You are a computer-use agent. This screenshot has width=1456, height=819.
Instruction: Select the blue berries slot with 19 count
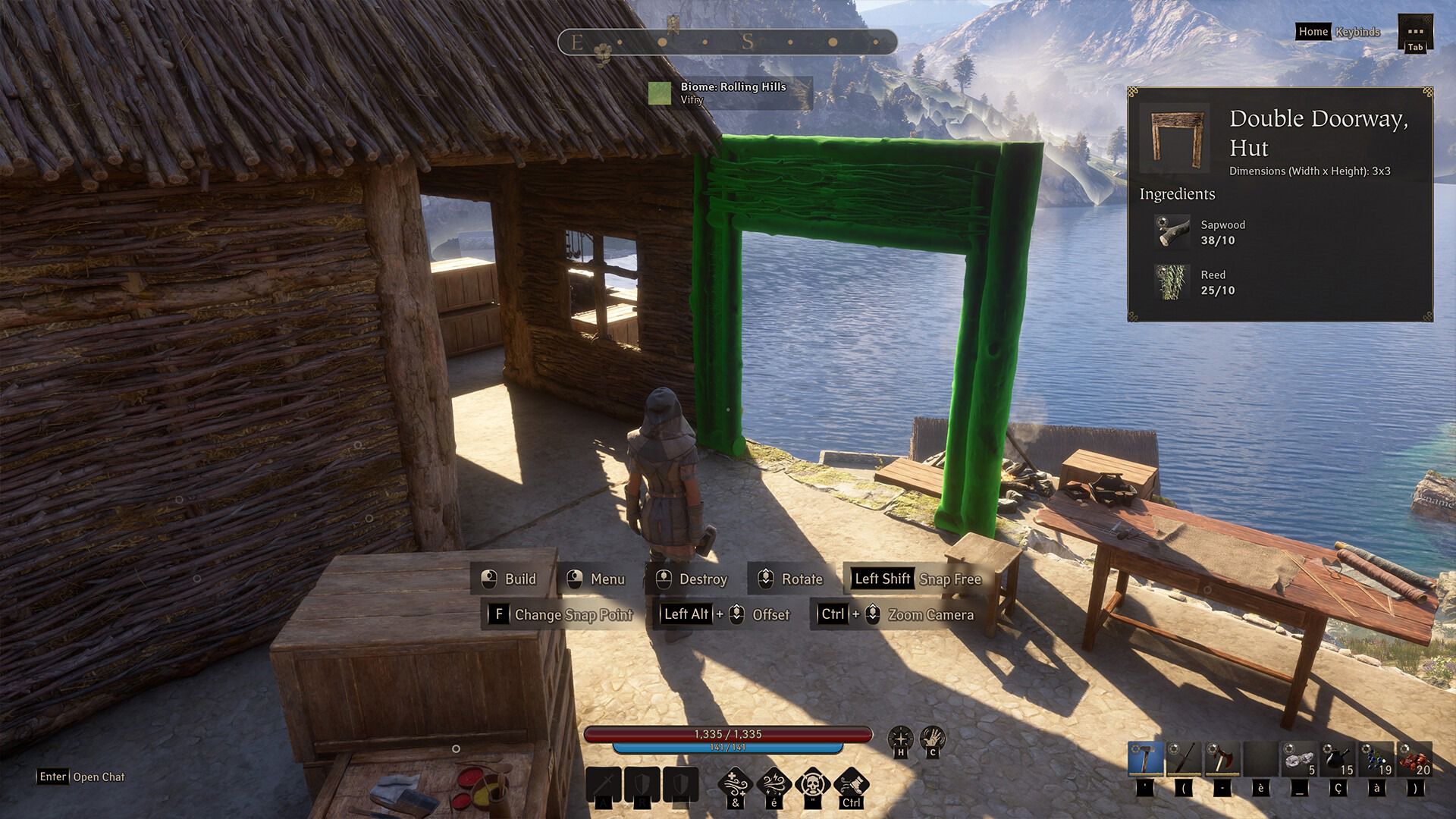click(1376, 758)
